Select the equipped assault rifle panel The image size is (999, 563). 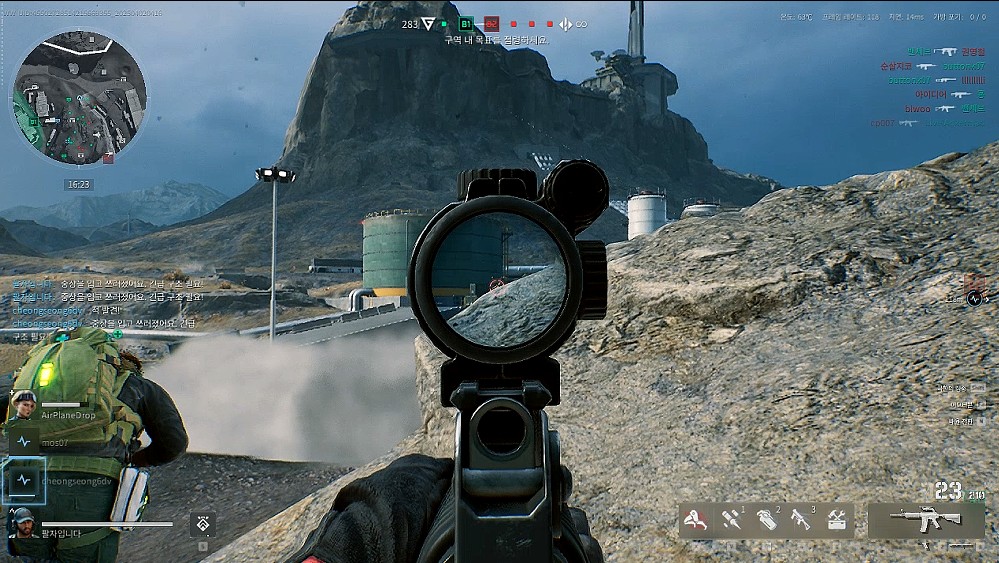[x=925, y=520]
